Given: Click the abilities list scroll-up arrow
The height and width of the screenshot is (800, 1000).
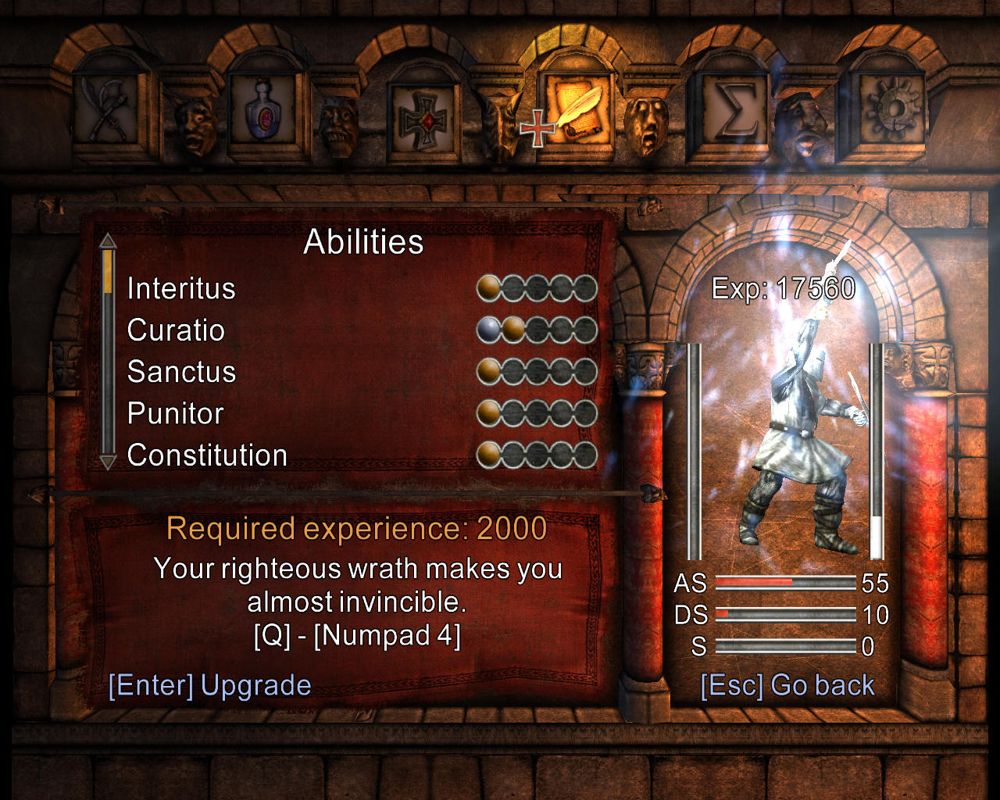Looking at the screenshot, I should coord(108,241).
